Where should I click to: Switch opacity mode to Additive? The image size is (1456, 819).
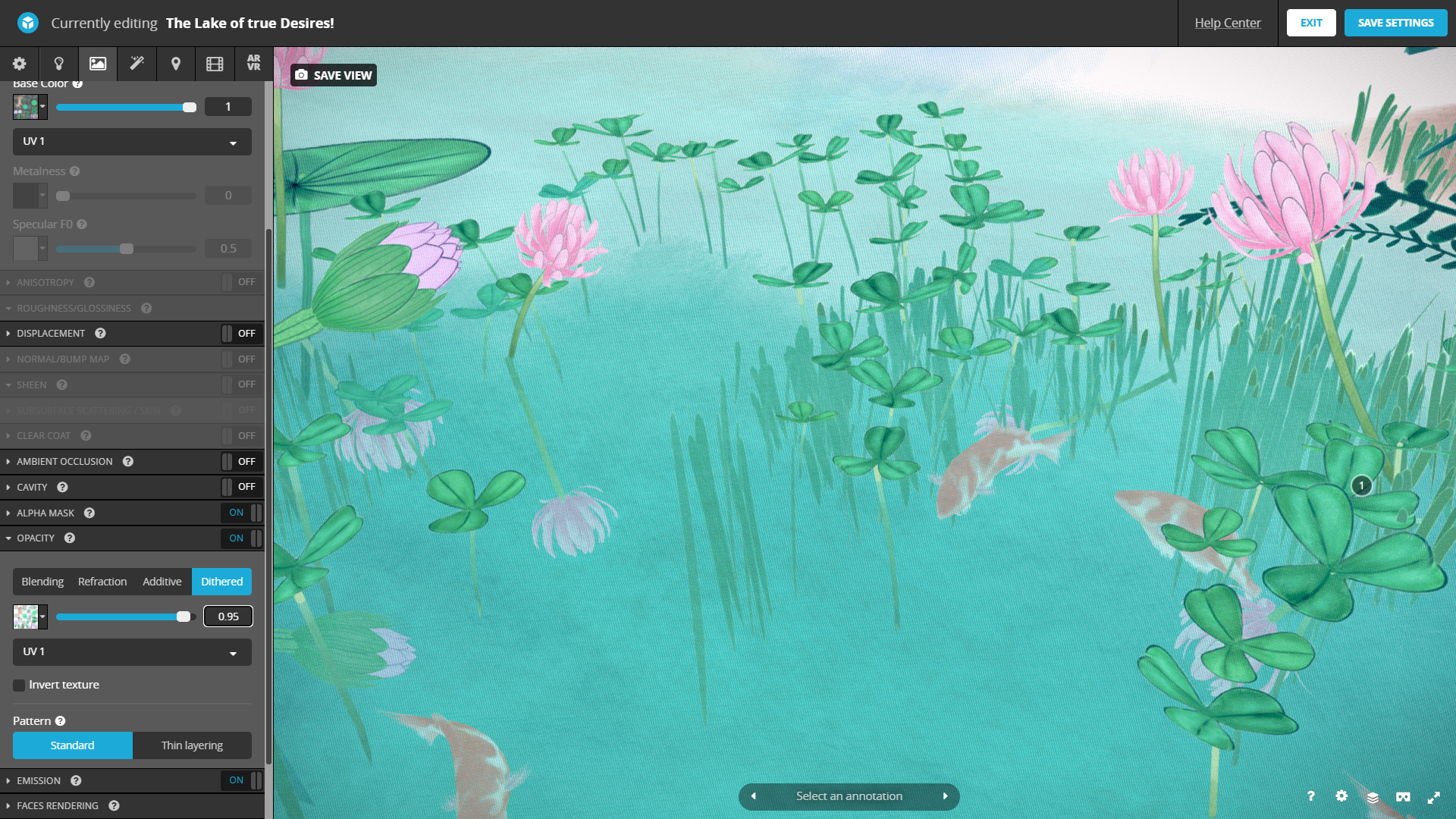click(x=162, y=582)
